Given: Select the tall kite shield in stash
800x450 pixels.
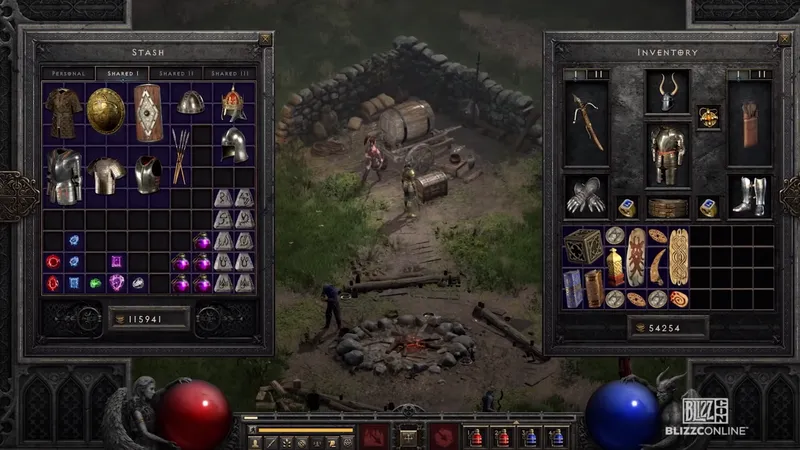Looking at the screenshot, I should (148, 112).
